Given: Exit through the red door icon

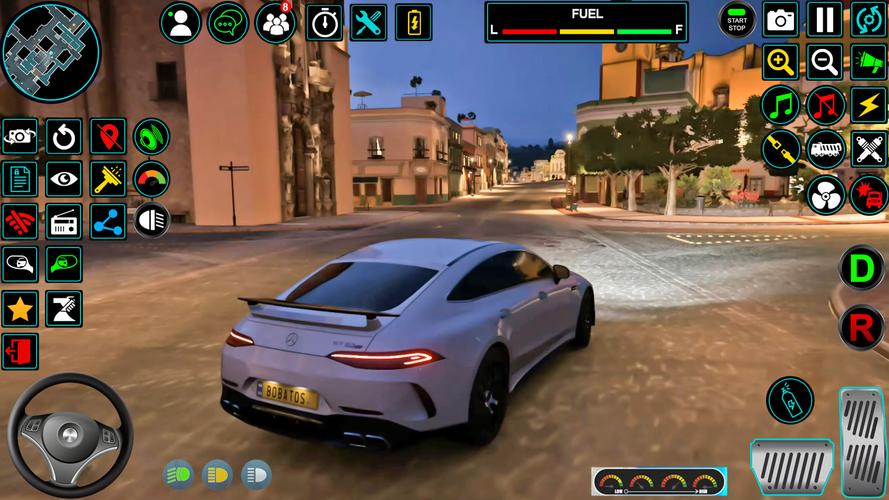Looking at the screenshot, I should click(x=19, y=352).
